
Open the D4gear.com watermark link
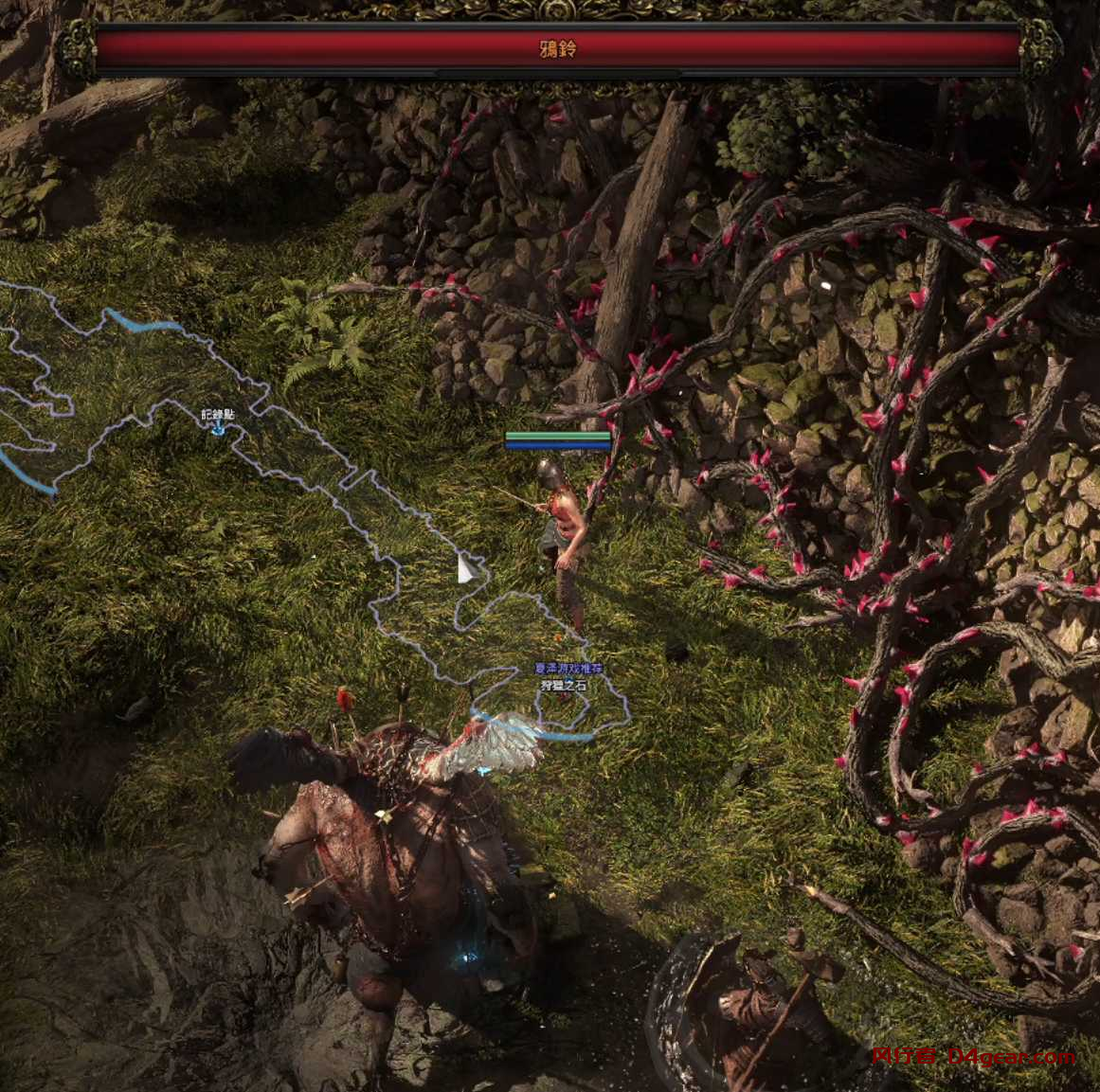coord(973,1057)
